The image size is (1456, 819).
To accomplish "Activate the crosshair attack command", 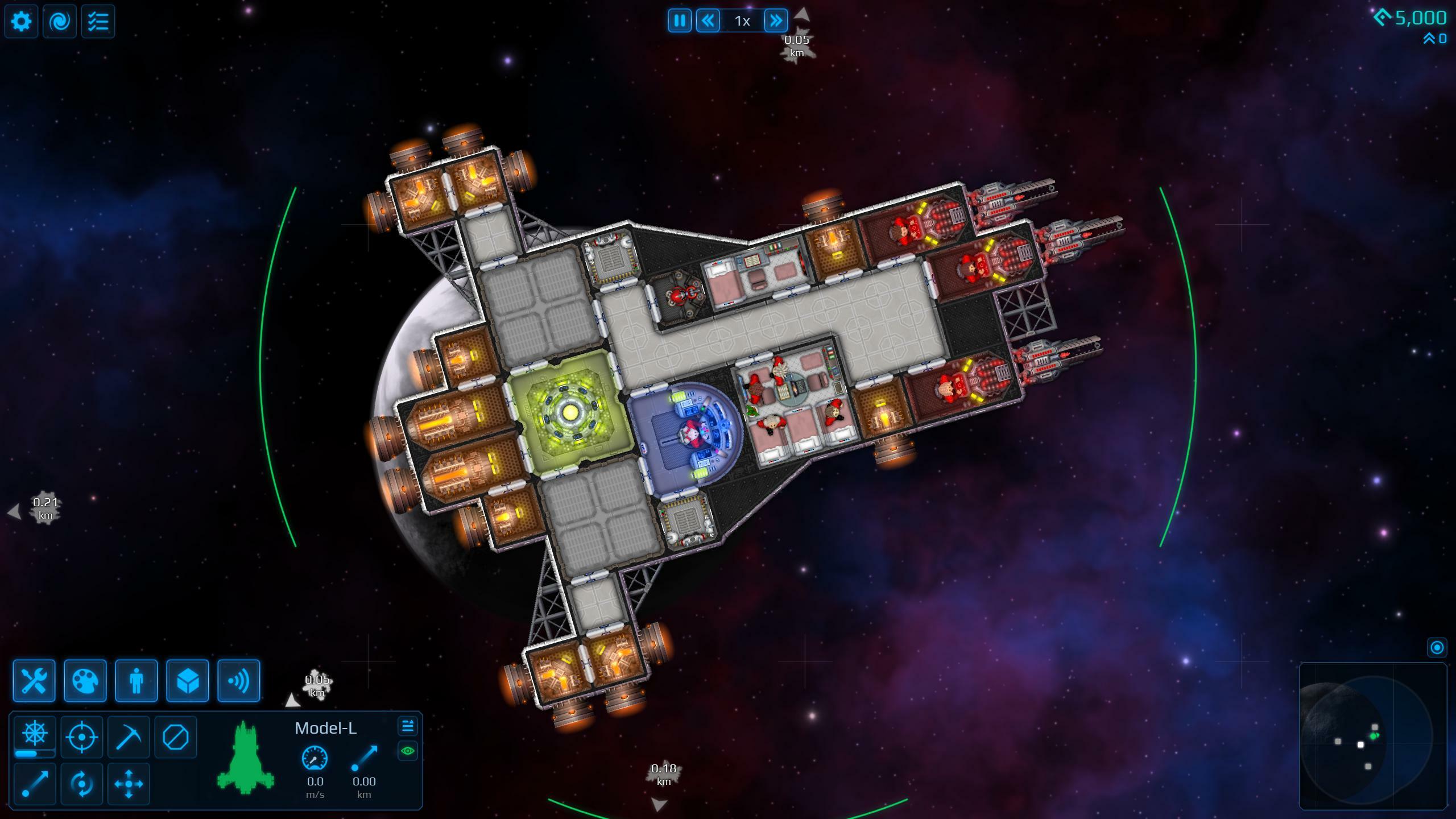I will [x=82, y=737].
